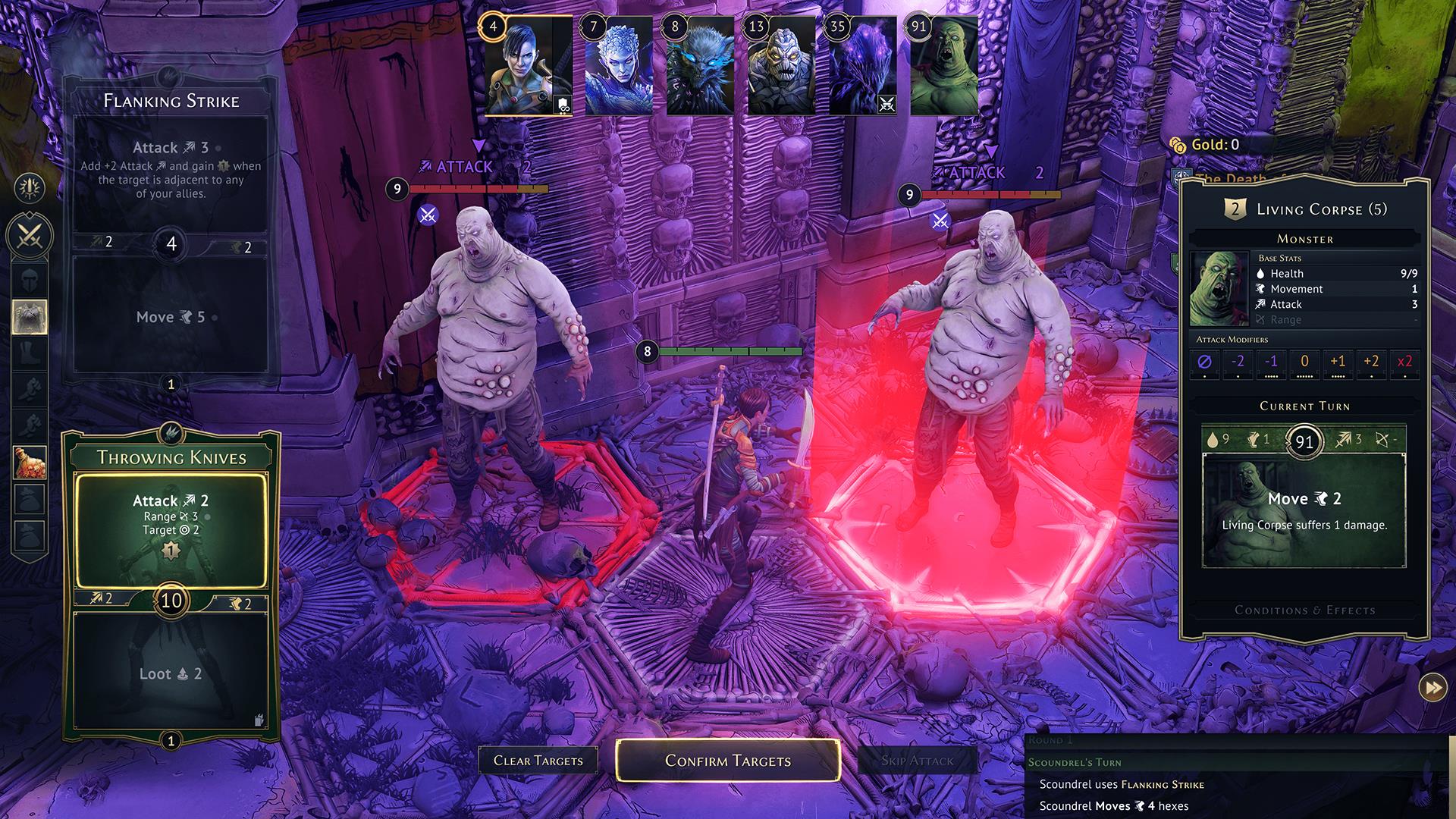The width and height of the screenshot is (1456, 819).
Task: Click the Living Corpse Move 2 ability card
Action: 1304,510
